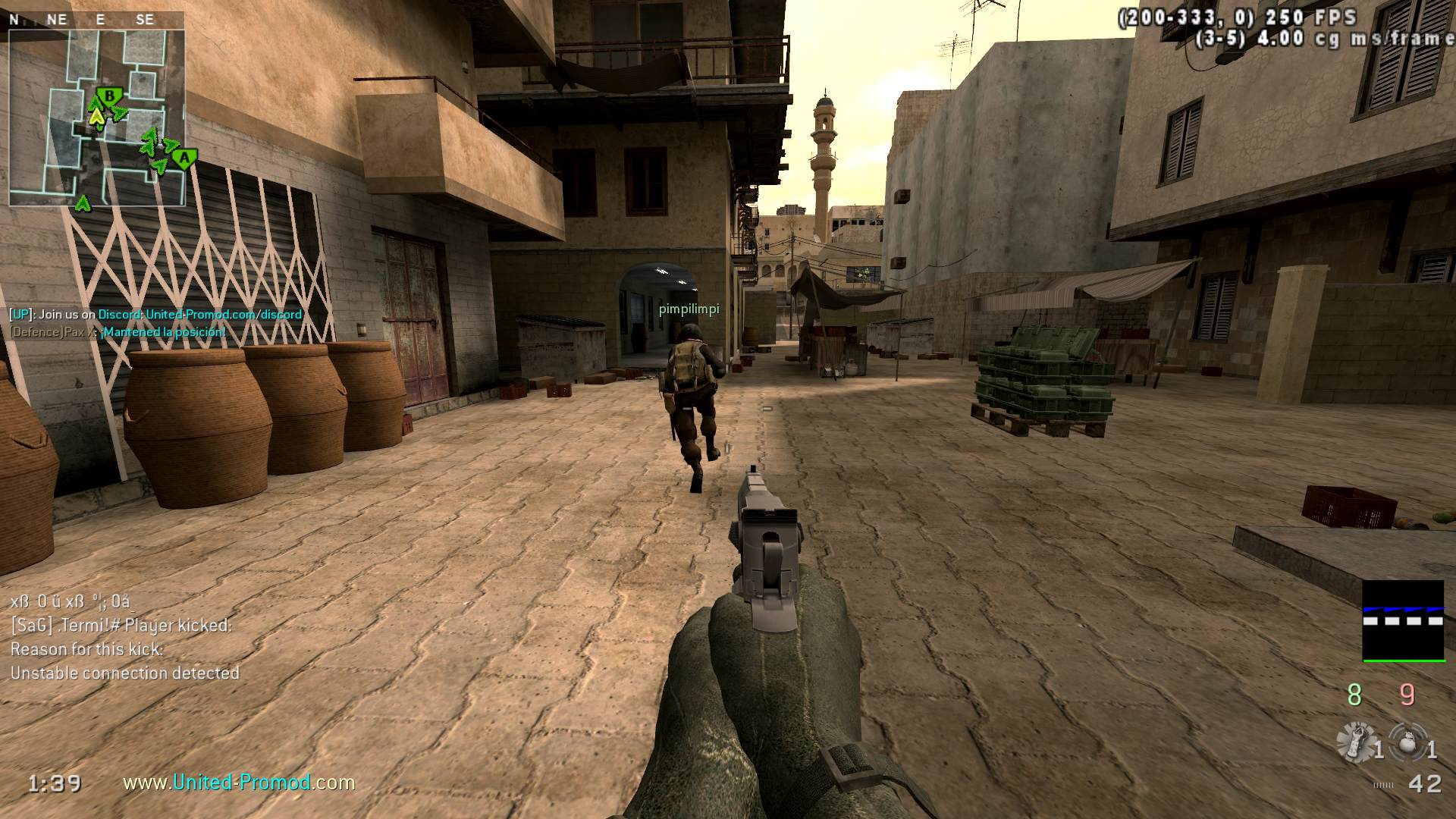
Task: Click the black lagometer graph box
Action: pos(1403,620)
